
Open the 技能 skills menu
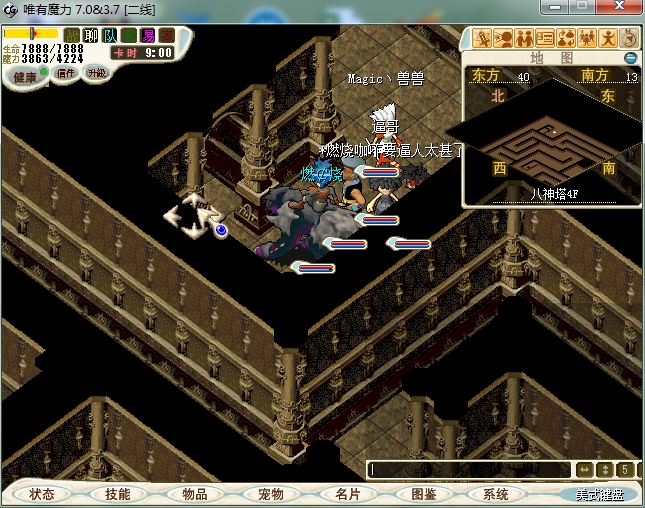(x=118, y=494)
